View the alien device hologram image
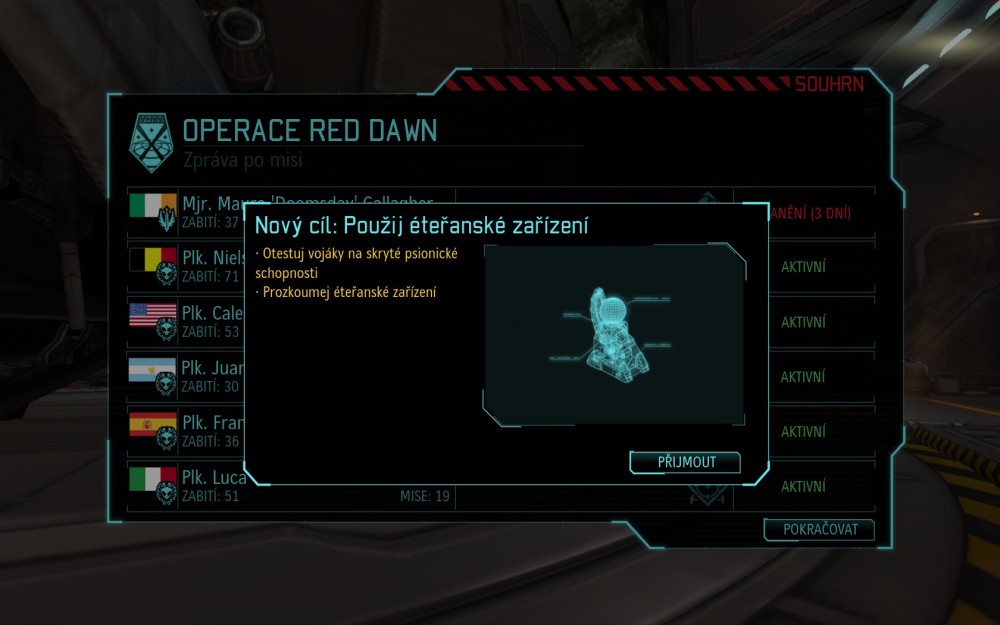1000x625 pixels. point(614,334)
